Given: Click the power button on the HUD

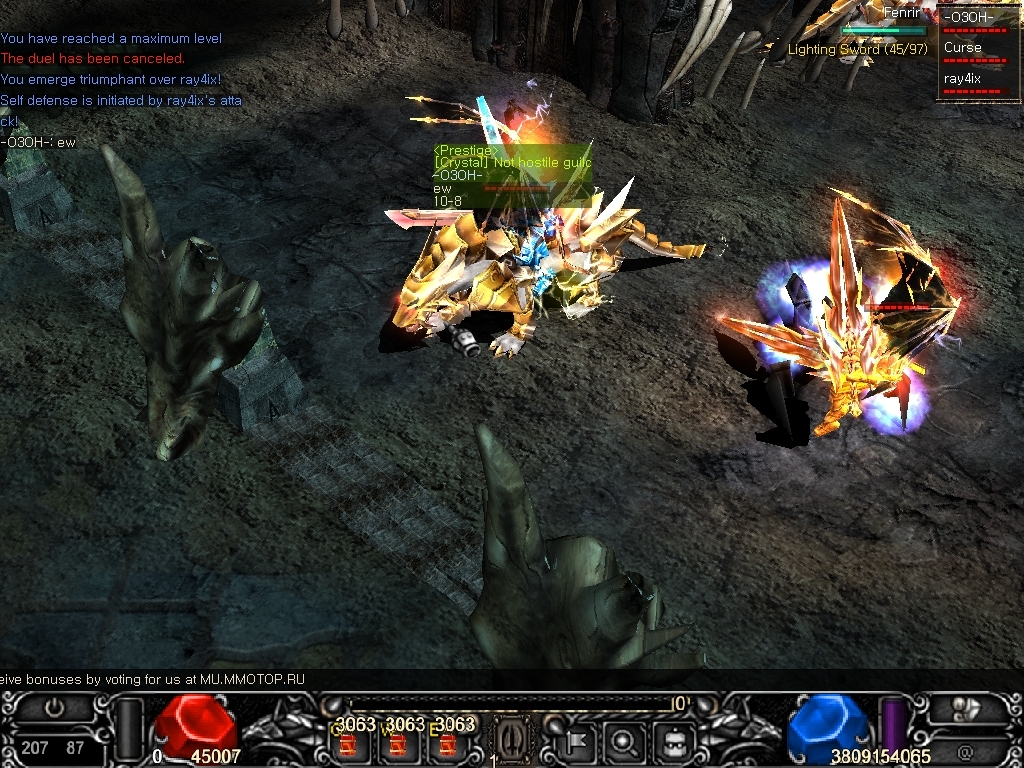Looking at the screenshot, I should (x=54, y=706).
